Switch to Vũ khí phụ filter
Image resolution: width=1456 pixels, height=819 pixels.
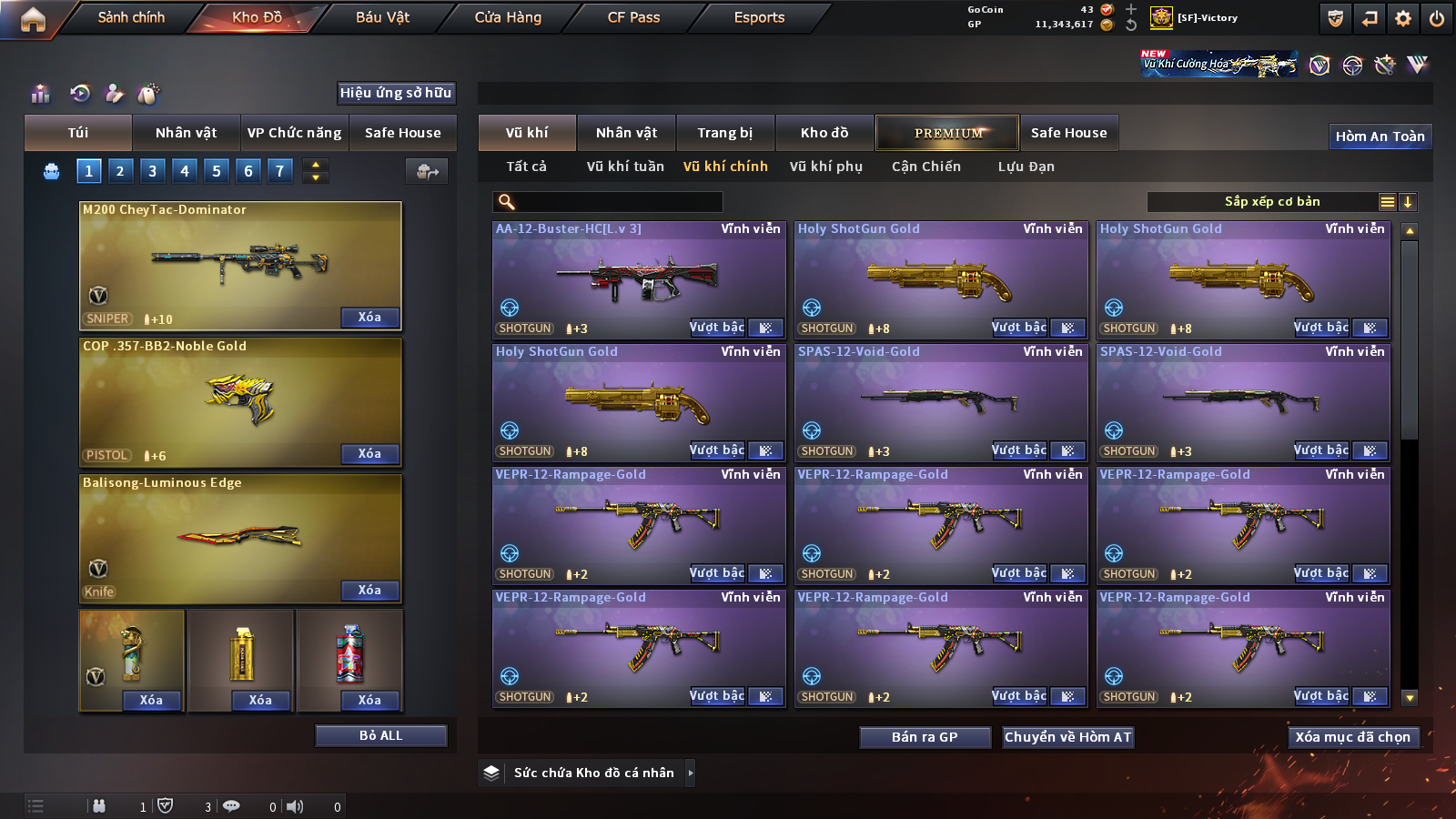point(825,167)
